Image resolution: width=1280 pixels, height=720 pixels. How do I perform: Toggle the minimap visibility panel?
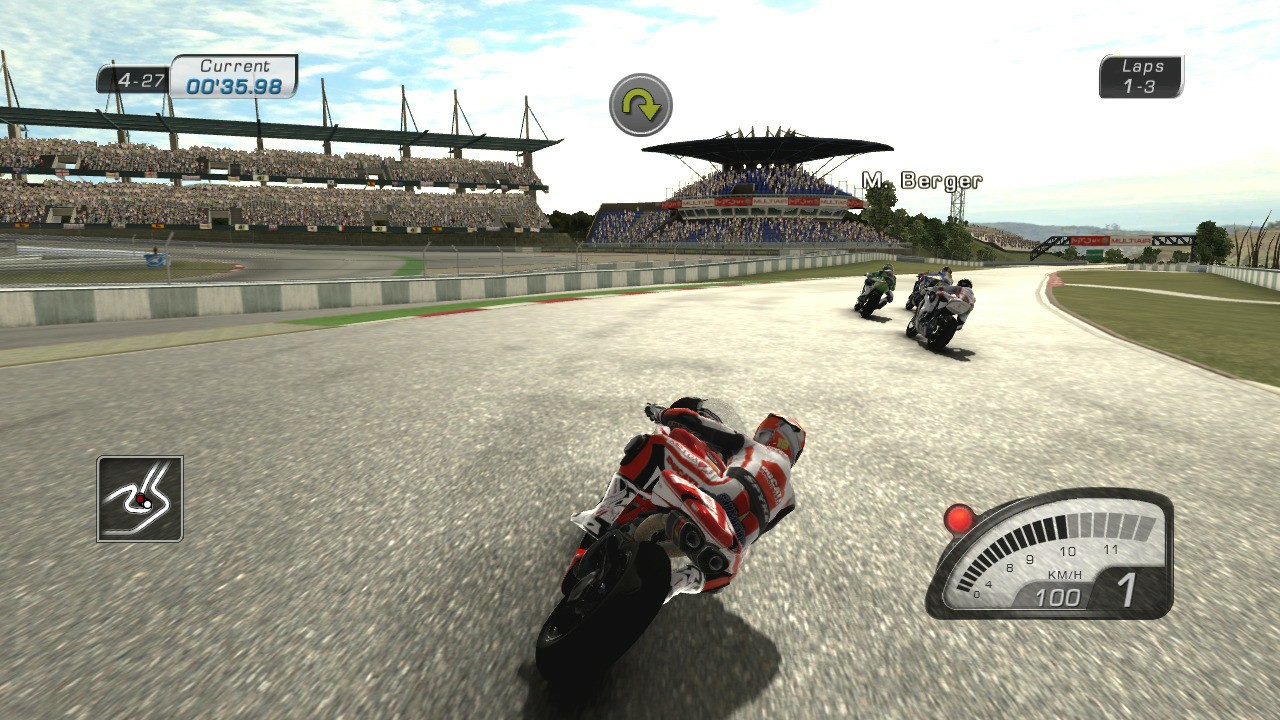tap(140, 497)
